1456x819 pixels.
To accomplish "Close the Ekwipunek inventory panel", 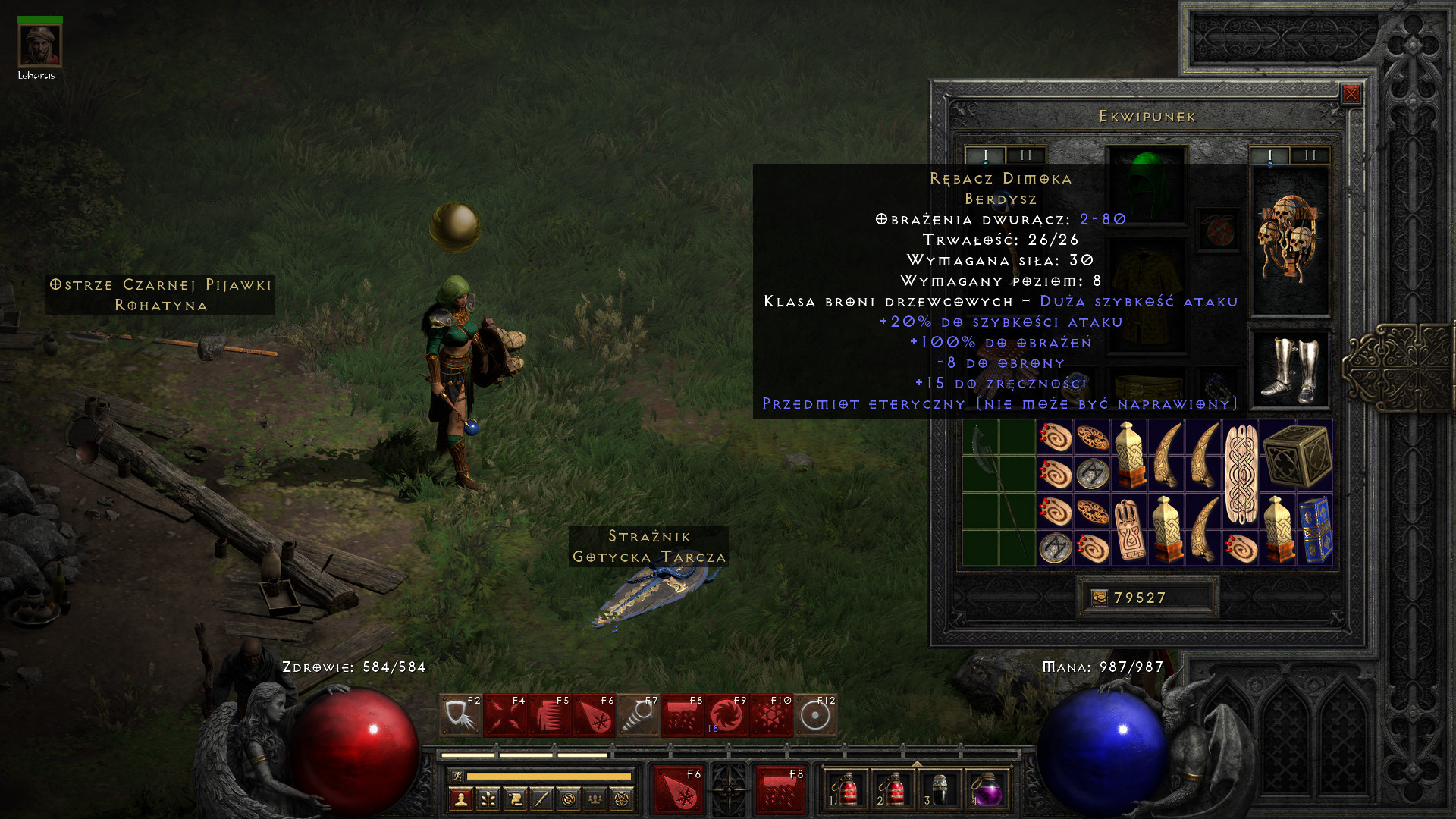I will pos(1351,94).
